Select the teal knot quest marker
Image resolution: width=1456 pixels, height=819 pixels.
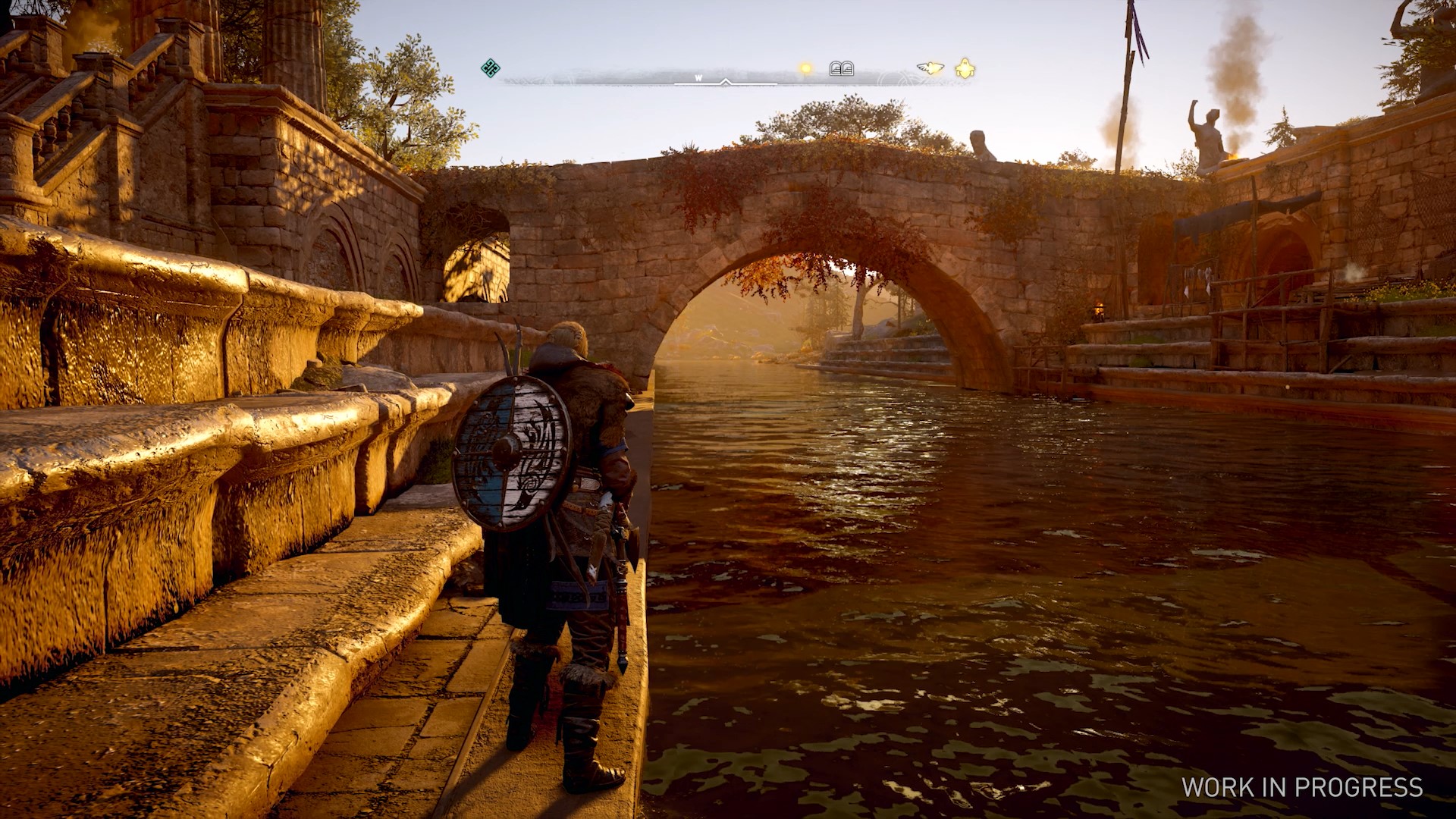tap(491, 68)
